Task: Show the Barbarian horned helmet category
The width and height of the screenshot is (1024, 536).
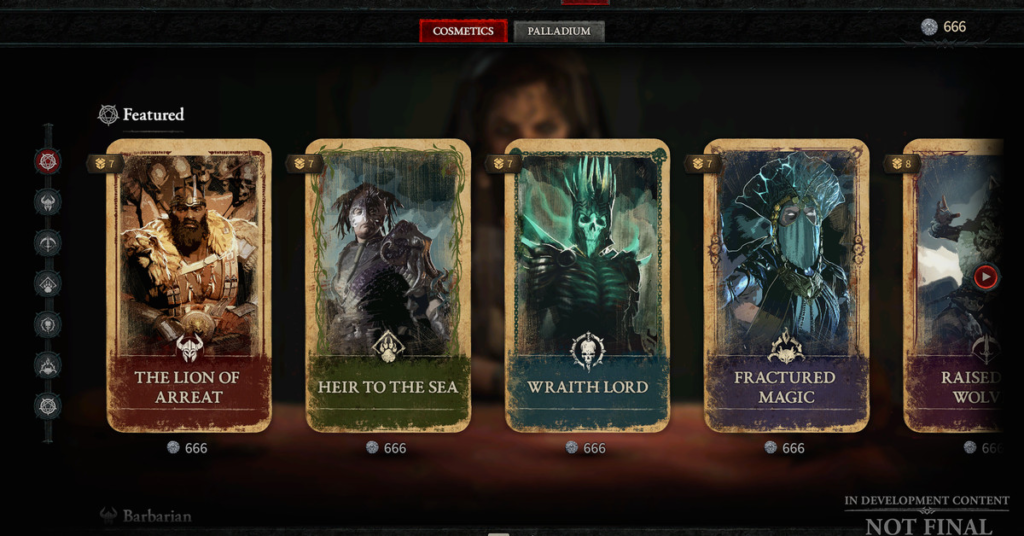Action: pos(47,202)
